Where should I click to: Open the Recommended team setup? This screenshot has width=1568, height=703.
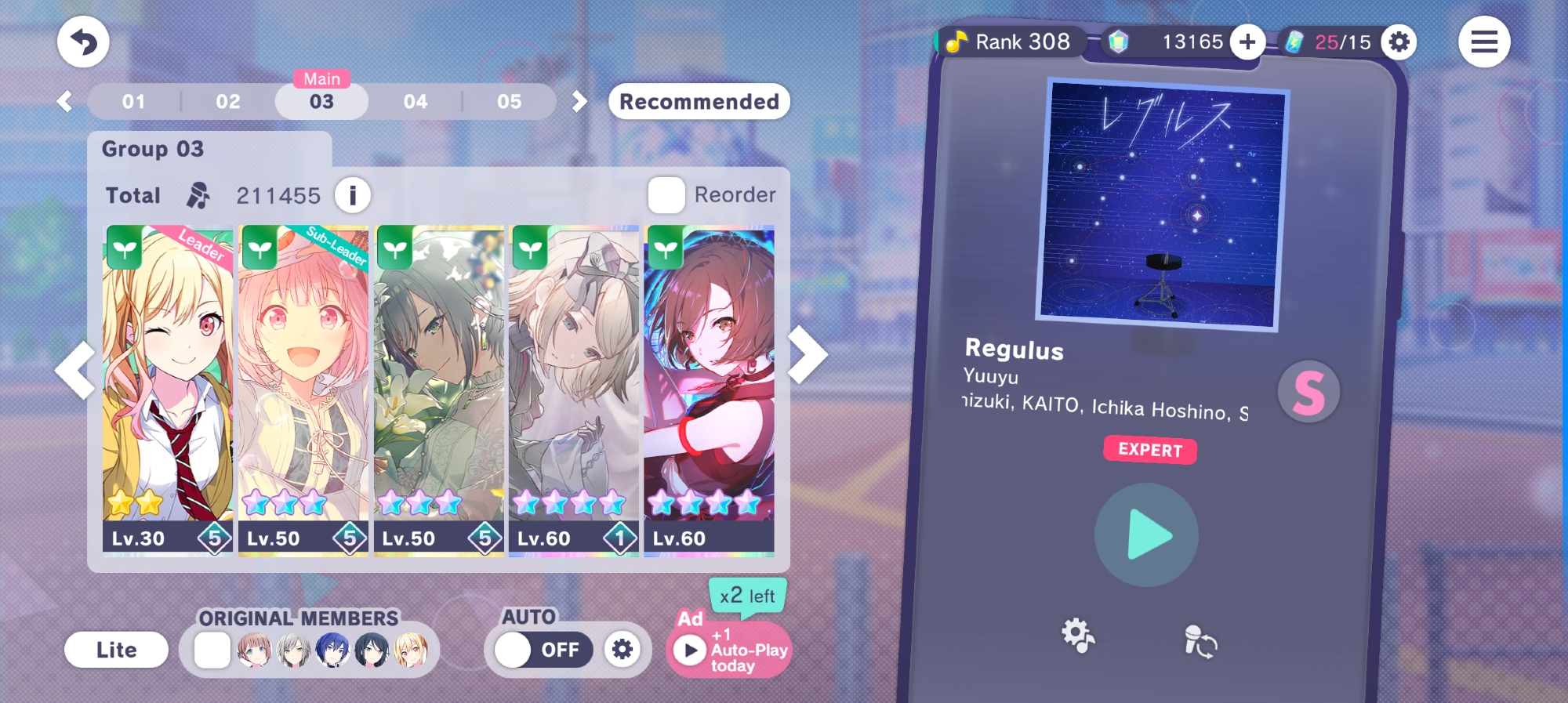699,102
